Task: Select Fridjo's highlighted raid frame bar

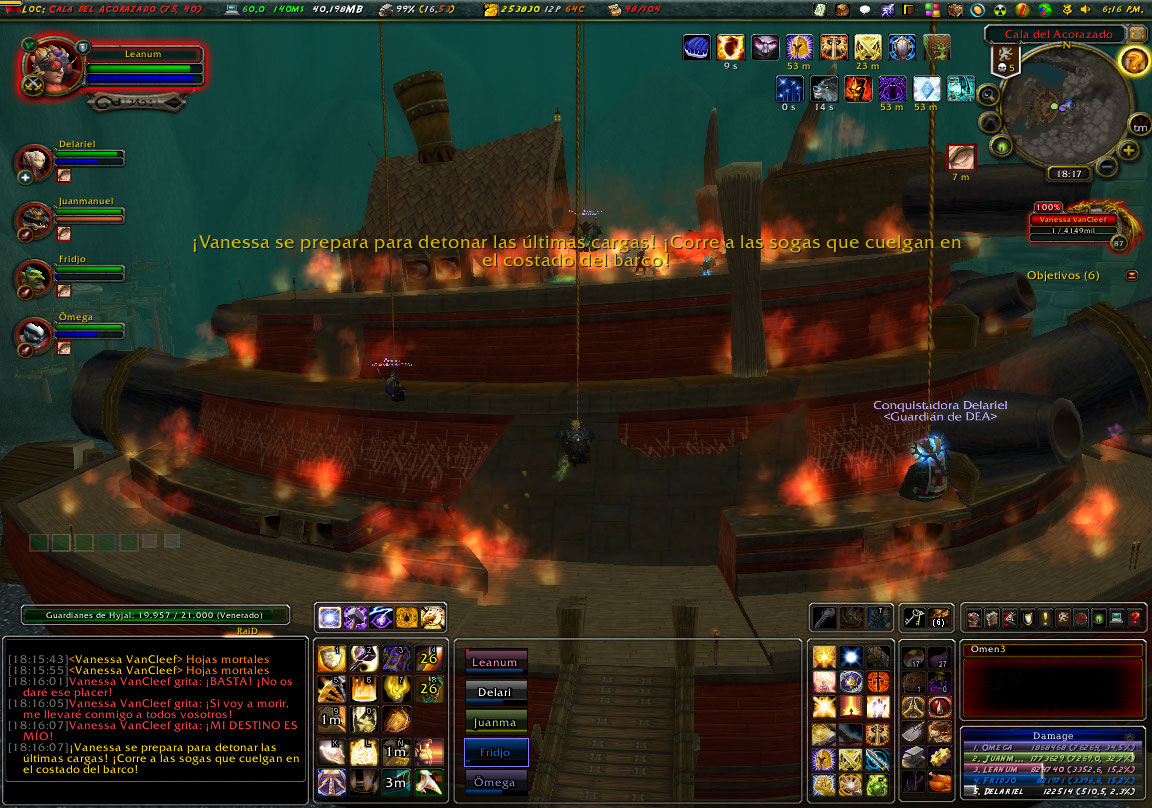Action: (x=496, y=752)
